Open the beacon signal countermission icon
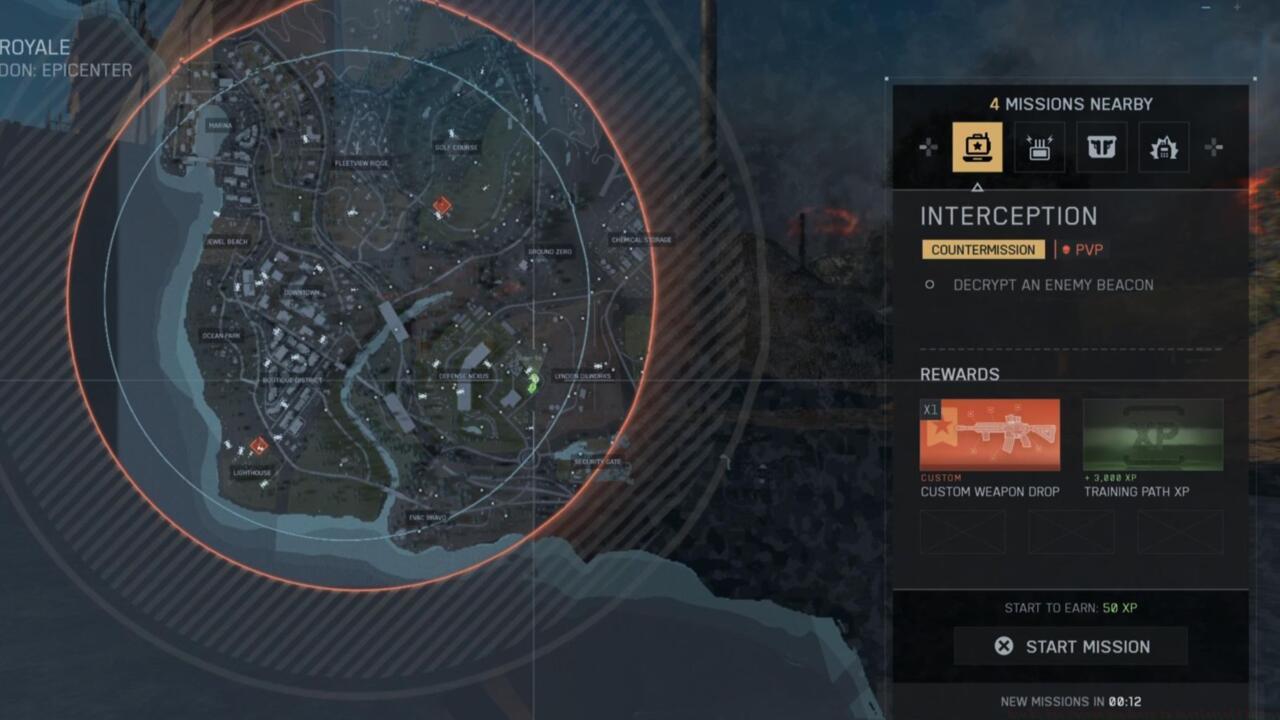This screenshot has width=1280, height=720. (x=1039, y=146)
